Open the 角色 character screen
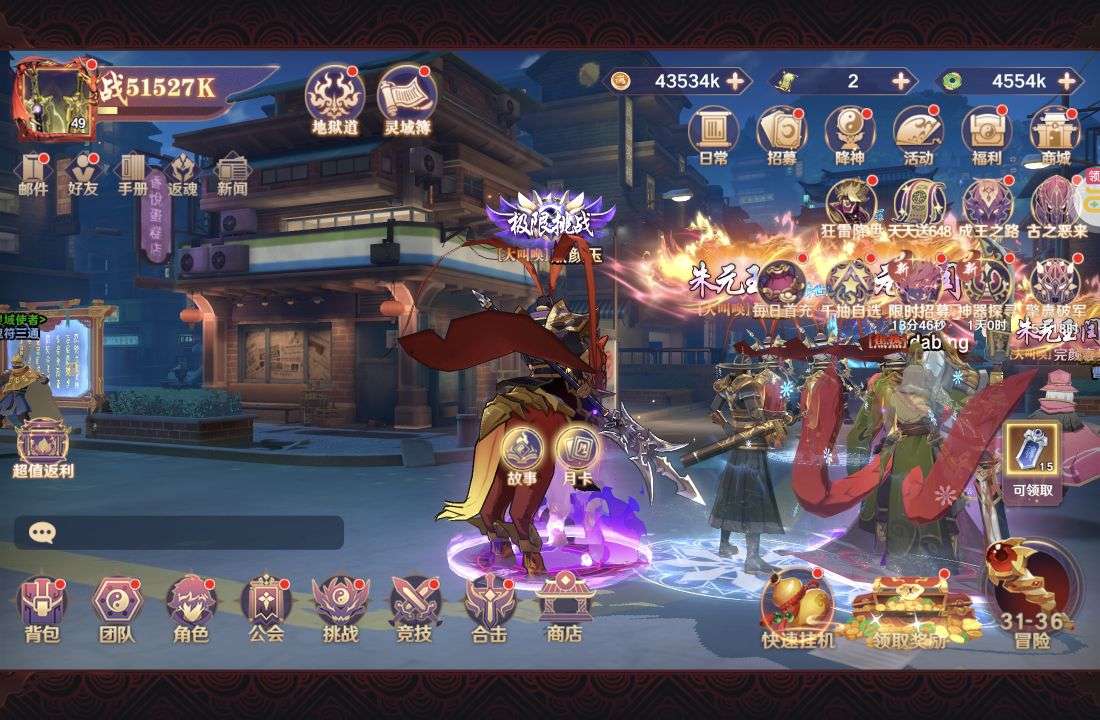1100x720 pixels. [191, 604]
